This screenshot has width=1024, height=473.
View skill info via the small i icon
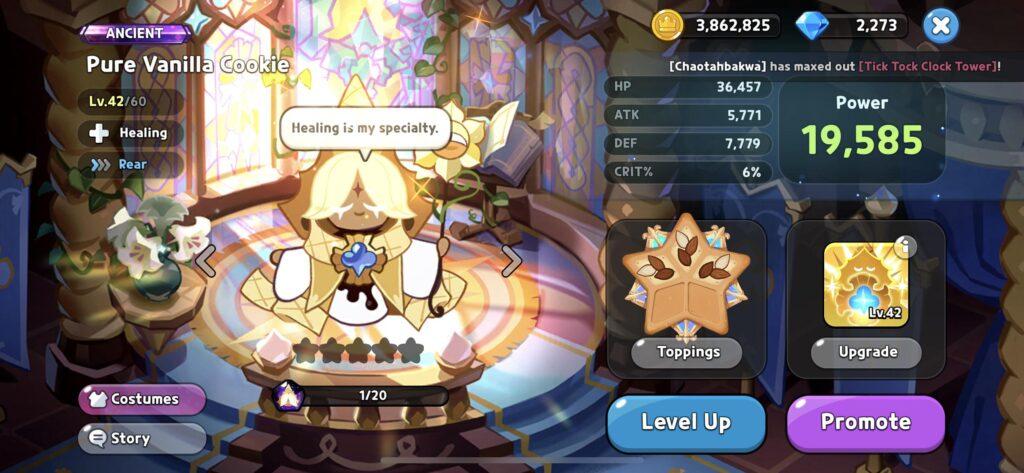[x=905, y=246]
